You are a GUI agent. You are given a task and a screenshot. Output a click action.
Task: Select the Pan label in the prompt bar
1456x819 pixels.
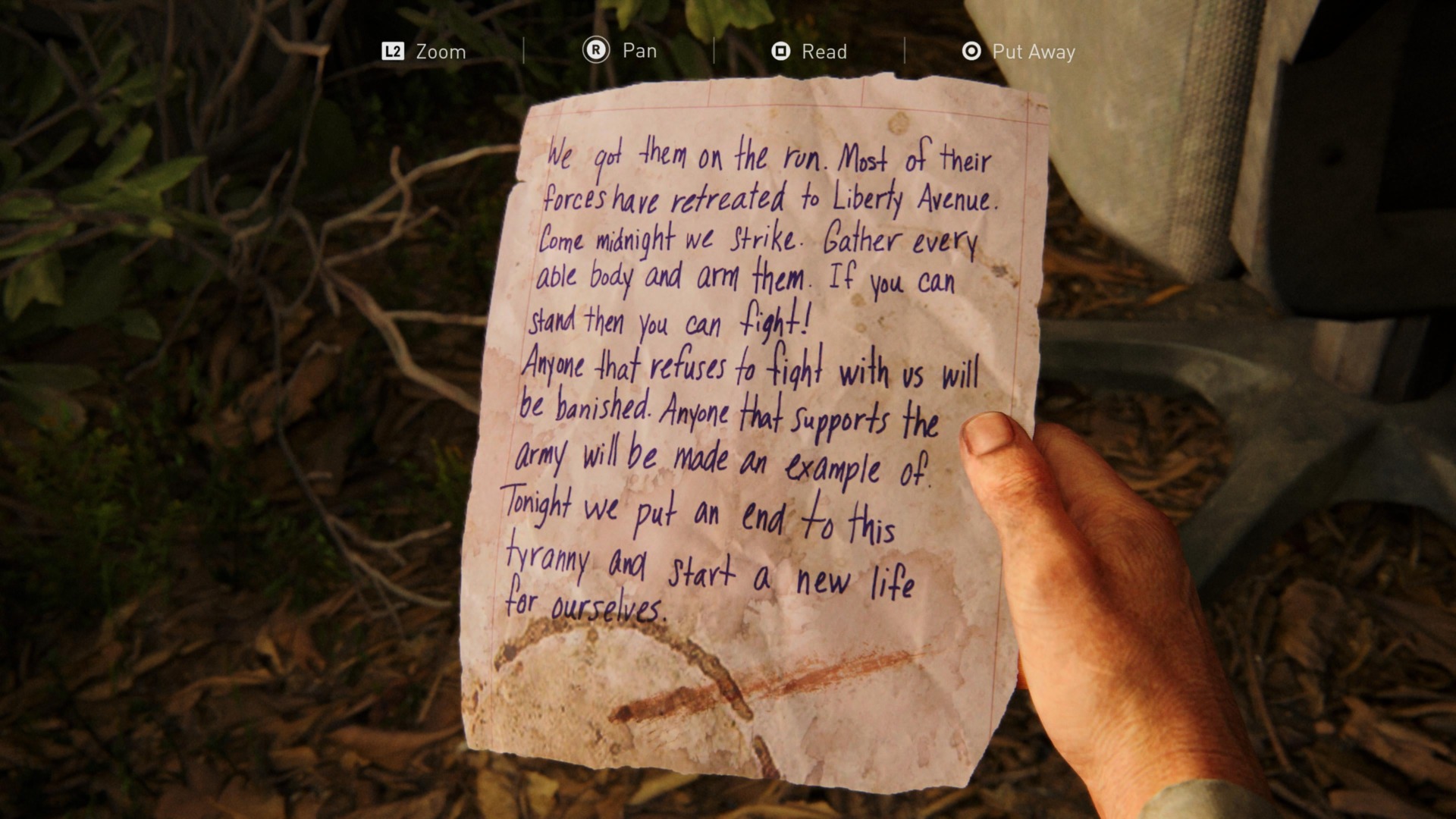(x=640, y=51)
